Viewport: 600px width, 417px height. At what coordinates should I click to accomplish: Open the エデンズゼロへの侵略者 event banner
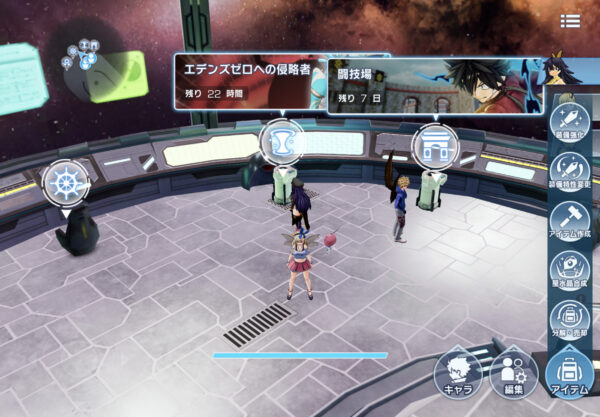[x=250, y=81]
